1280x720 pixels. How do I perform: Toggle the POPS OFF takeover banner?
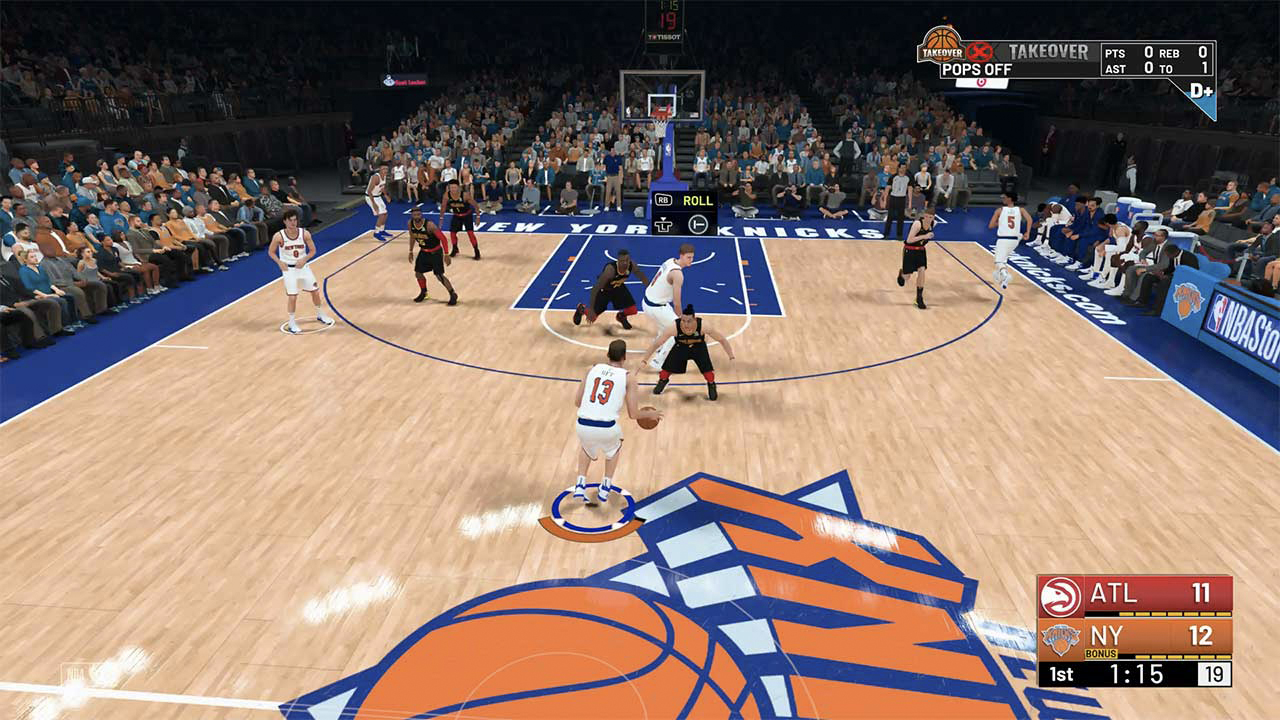(x=975, y=67)
